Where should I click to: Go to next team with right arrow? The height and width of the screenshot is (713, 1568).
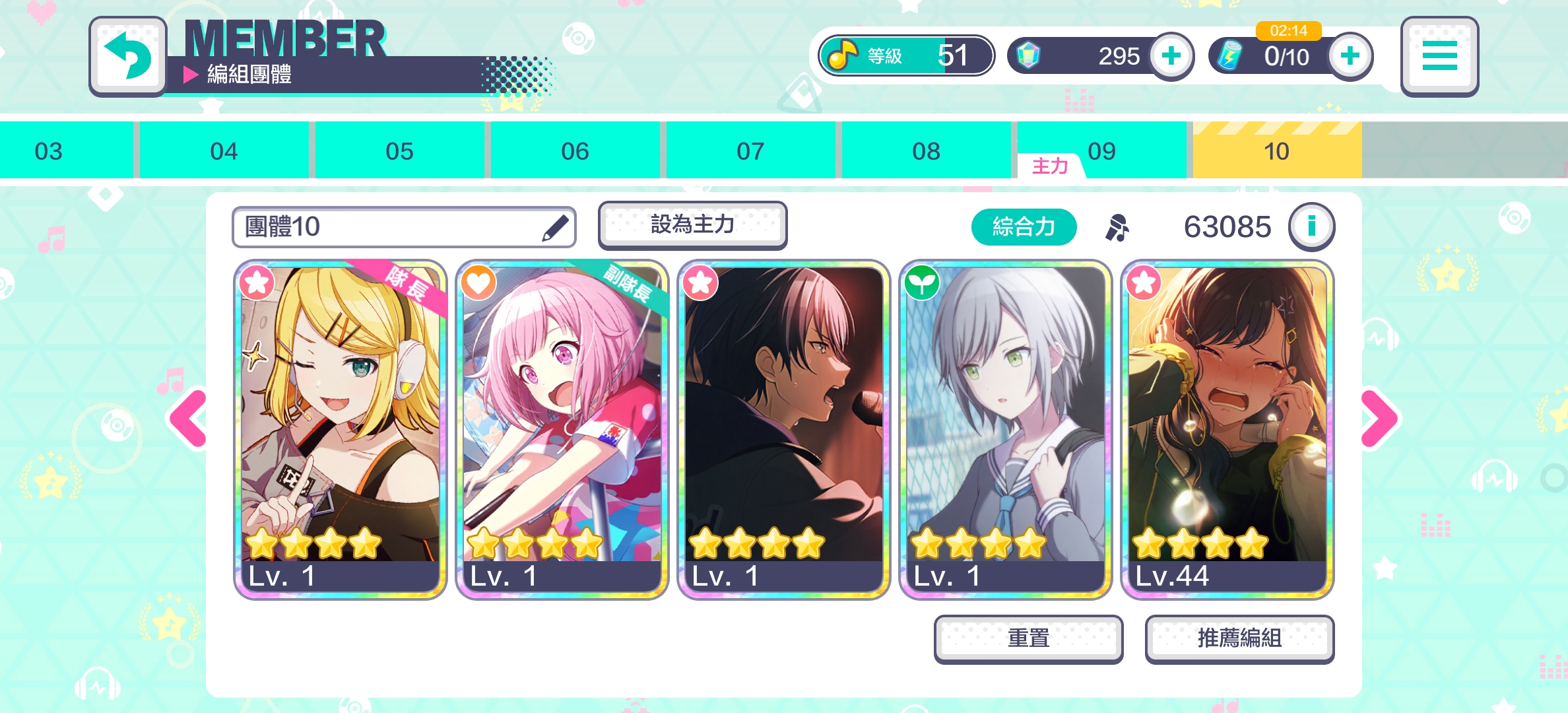tap(1379, 419)
